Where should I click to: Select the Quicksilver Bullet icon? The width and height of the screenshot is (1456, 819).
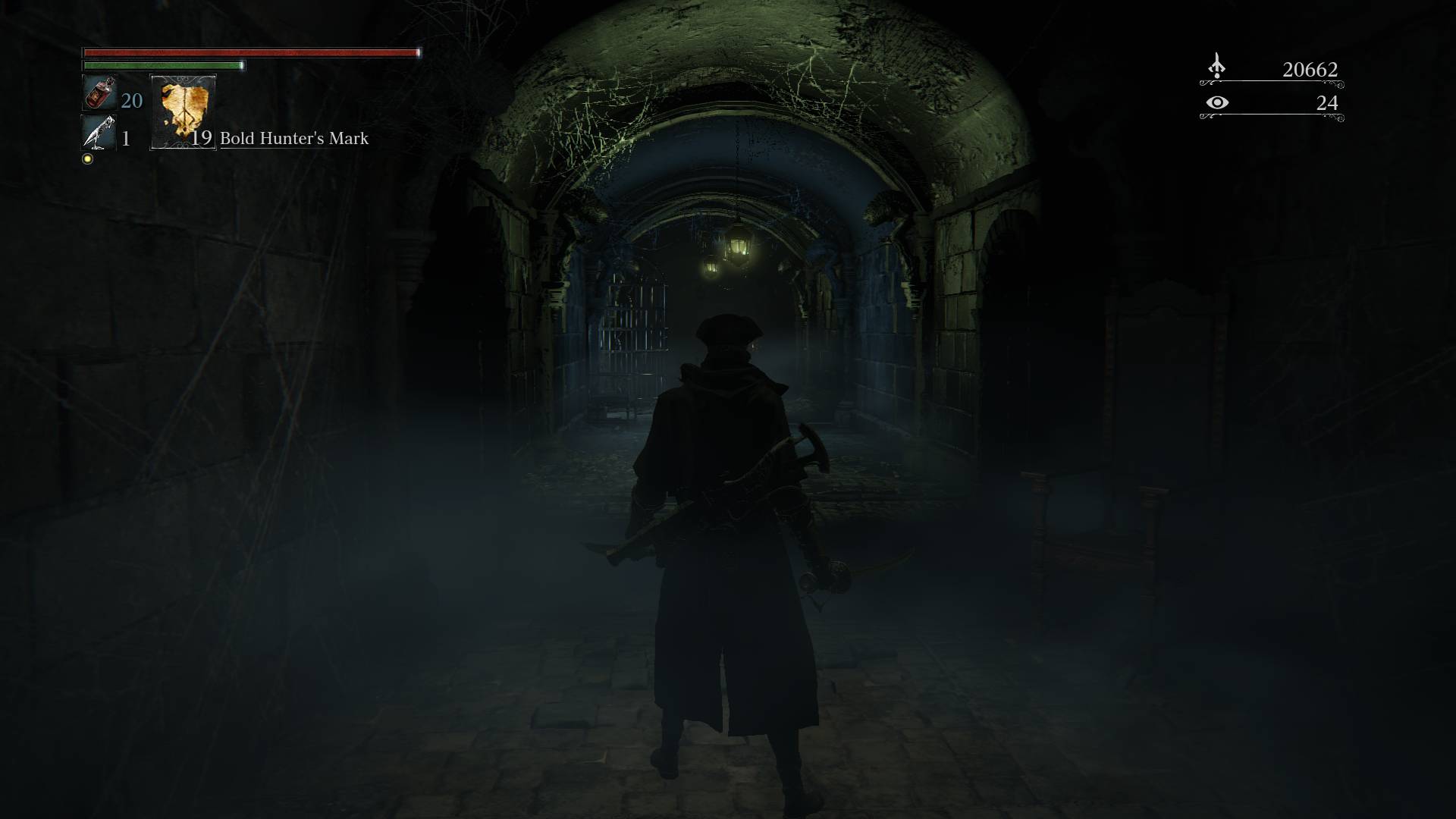click(x=99, y=133)
